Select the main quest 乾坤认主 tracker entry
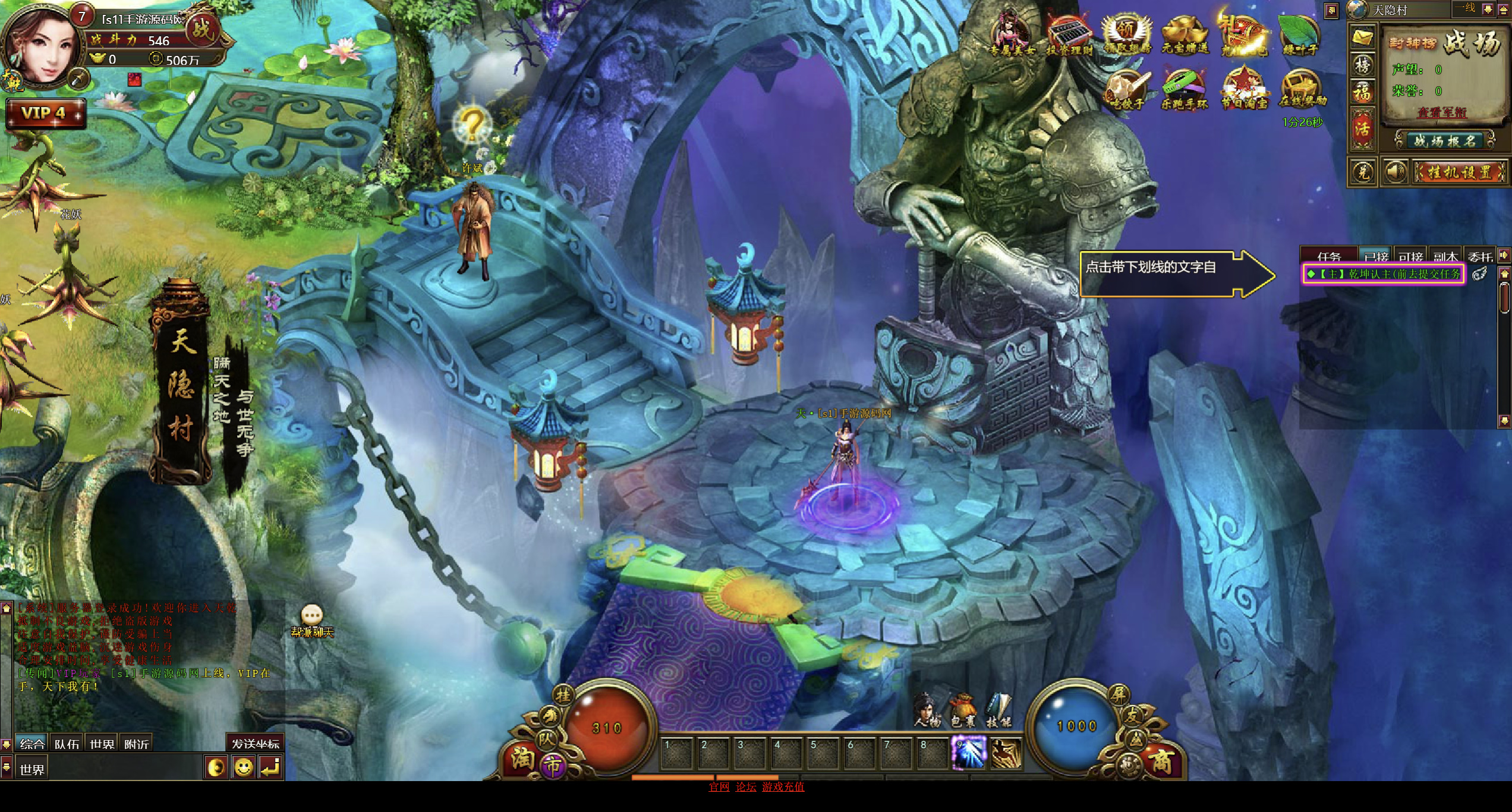1512x812 pixels. (x=1384, y=274)
